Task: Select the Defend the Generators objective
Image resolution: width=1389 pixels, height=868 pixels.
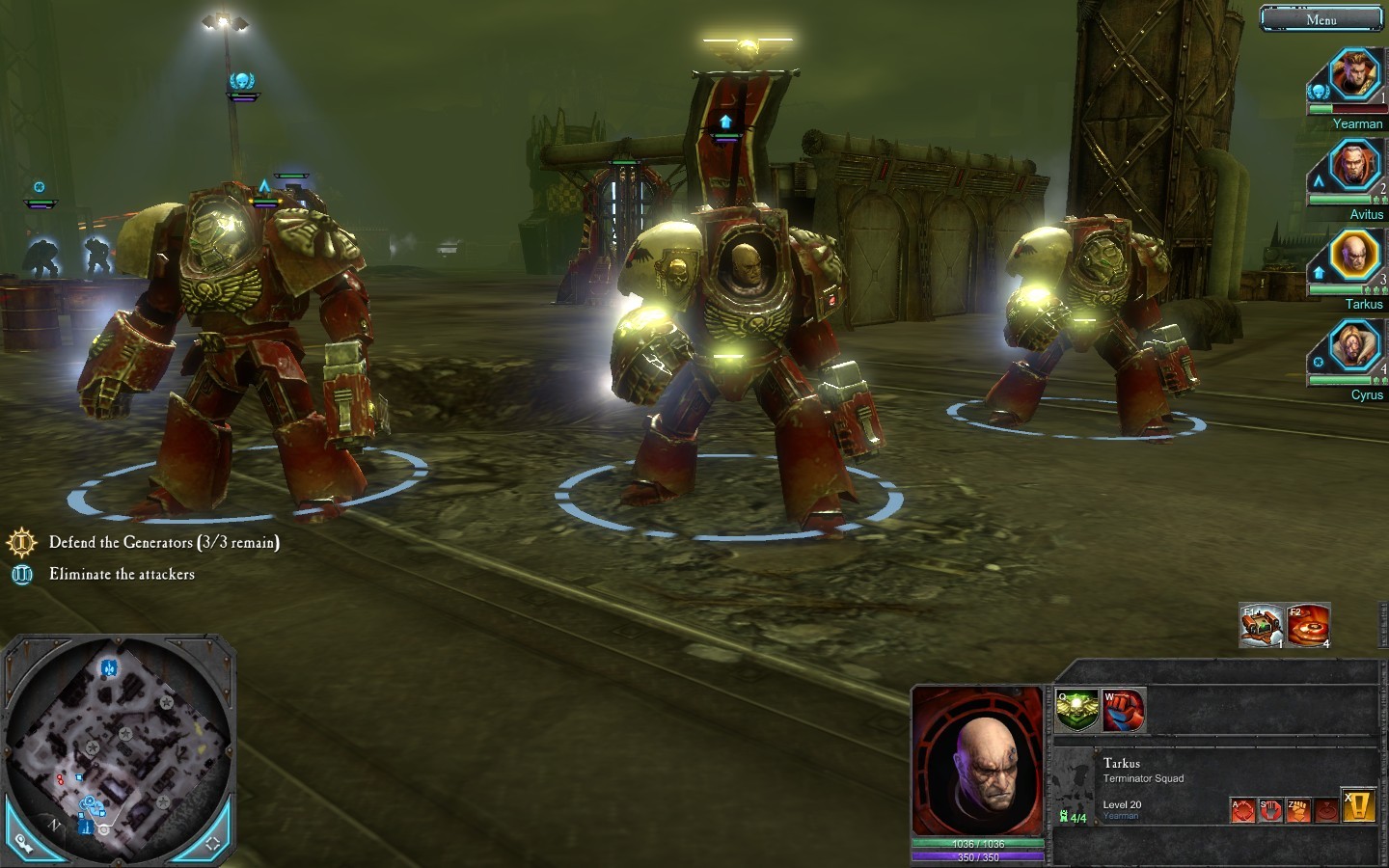Action: tap(164, 543)
